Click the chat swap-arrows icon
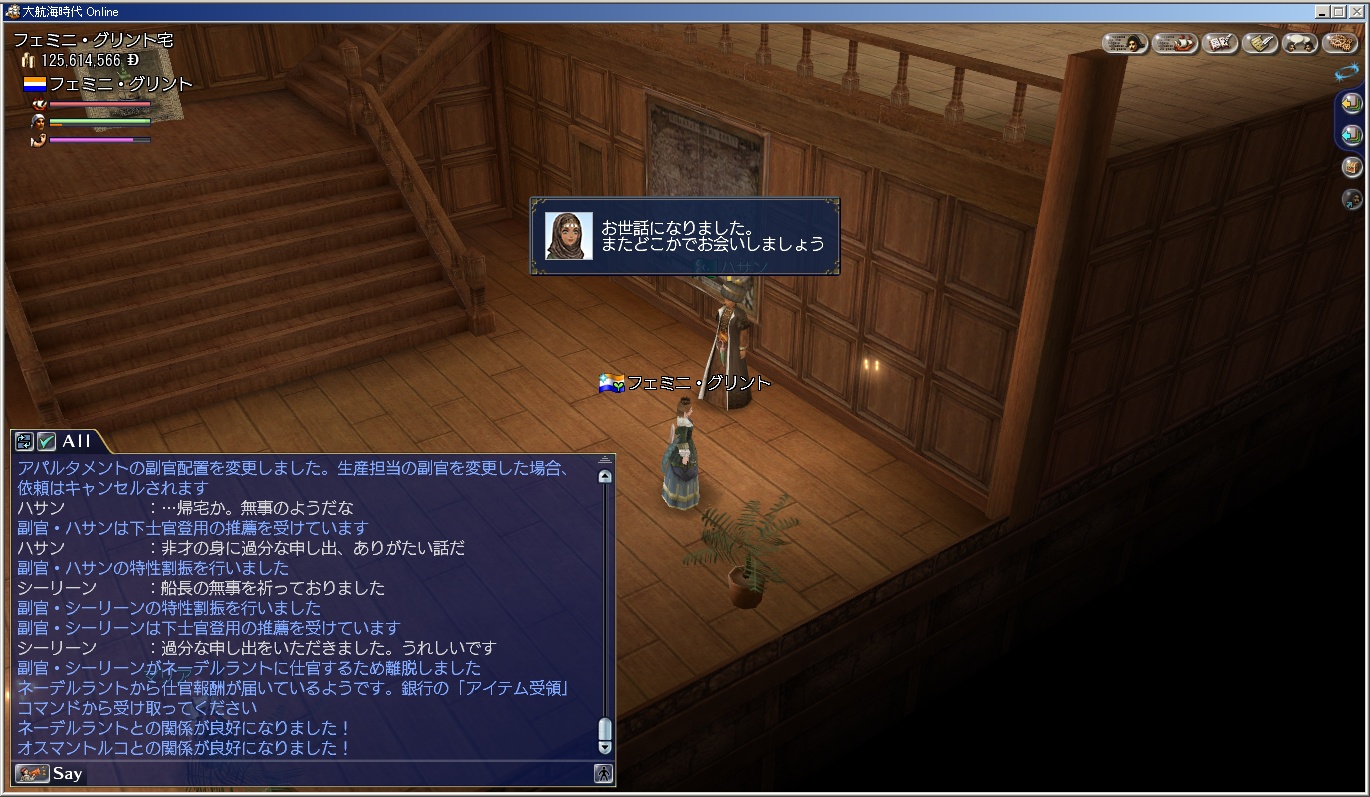1370x797 pixels. (24, 441)
